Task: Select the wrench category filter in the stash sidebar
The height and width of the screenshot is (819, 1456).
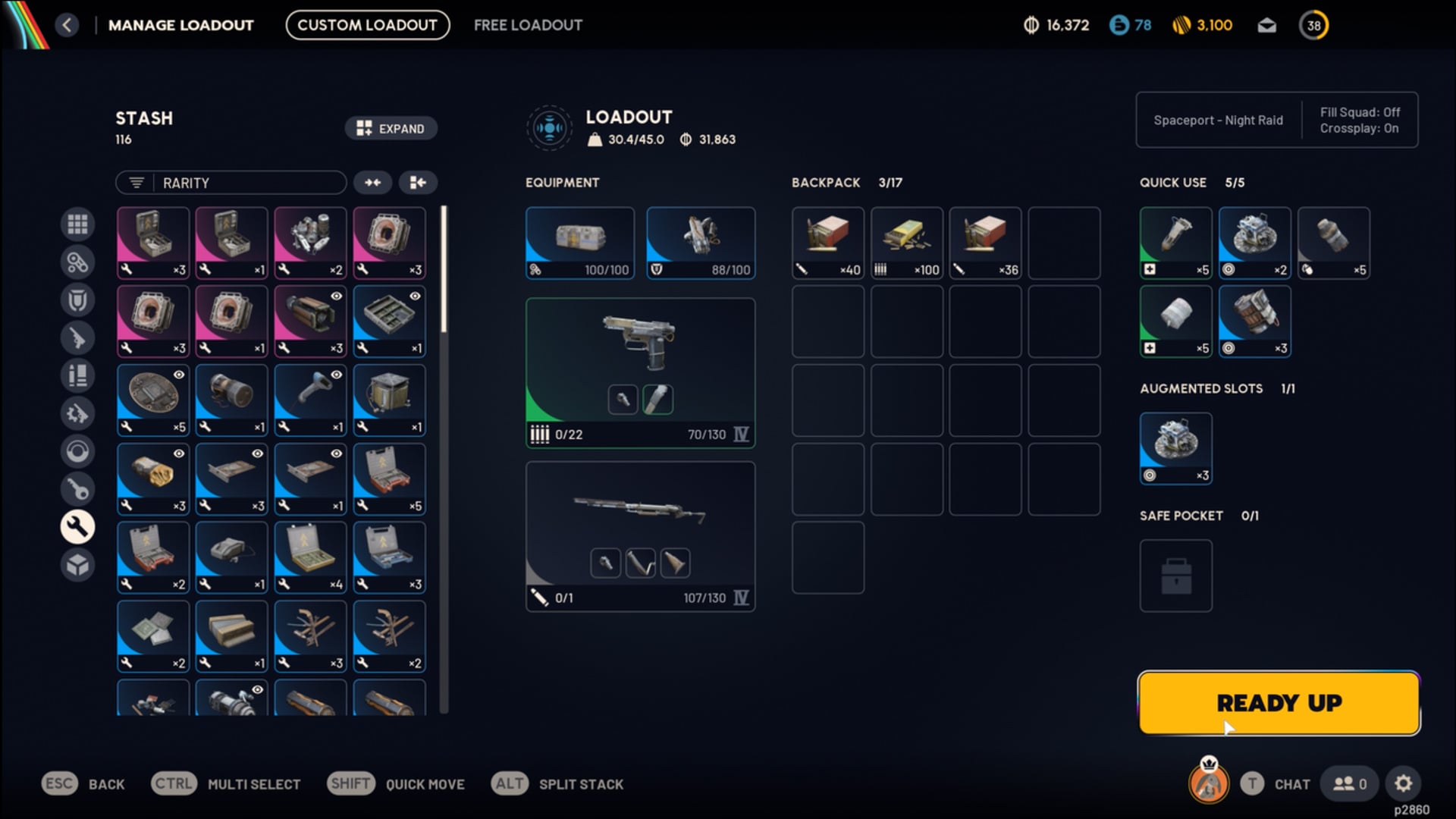Action: coord(78,527)
